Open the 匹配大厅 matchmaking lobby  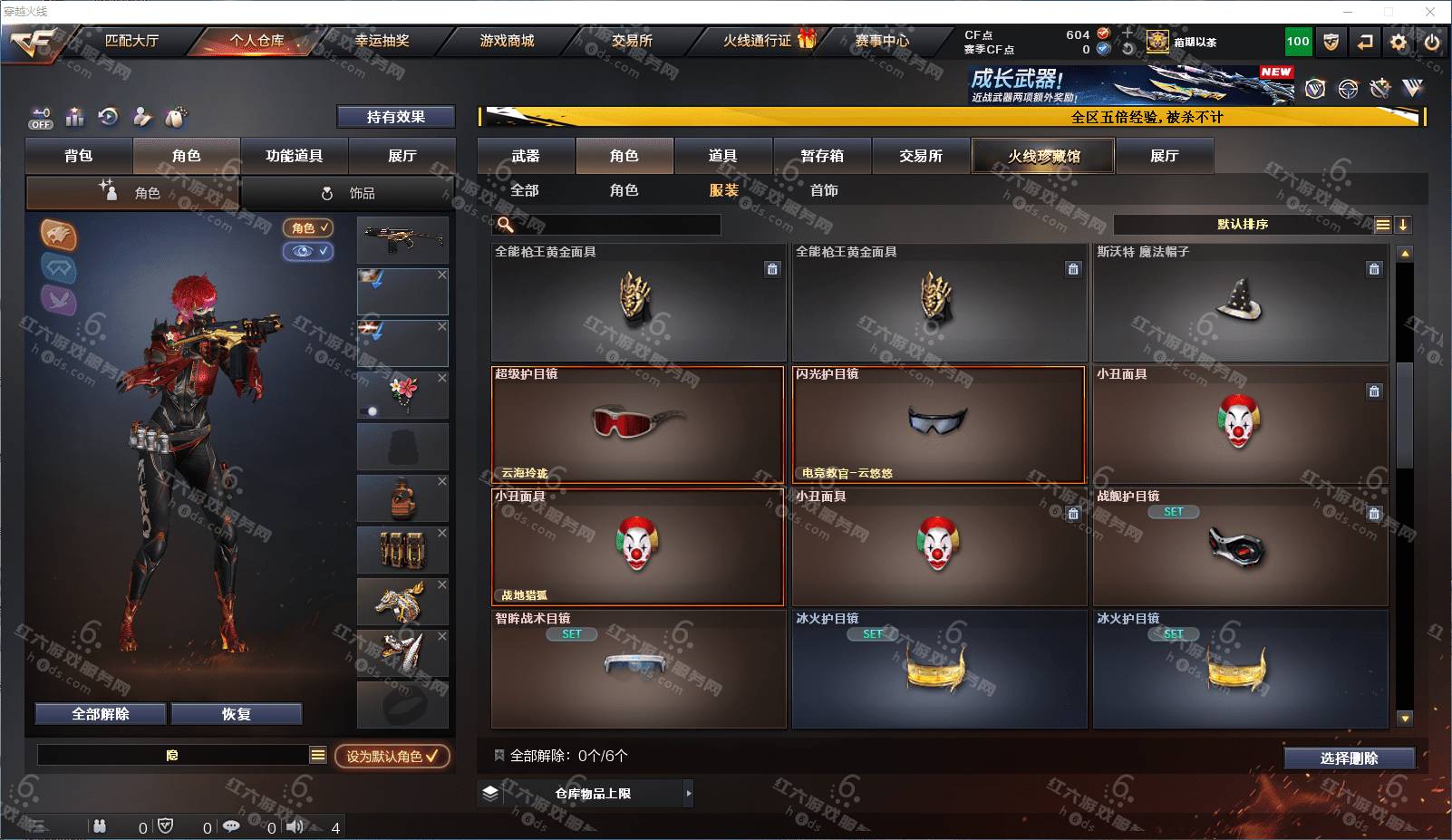131,41
